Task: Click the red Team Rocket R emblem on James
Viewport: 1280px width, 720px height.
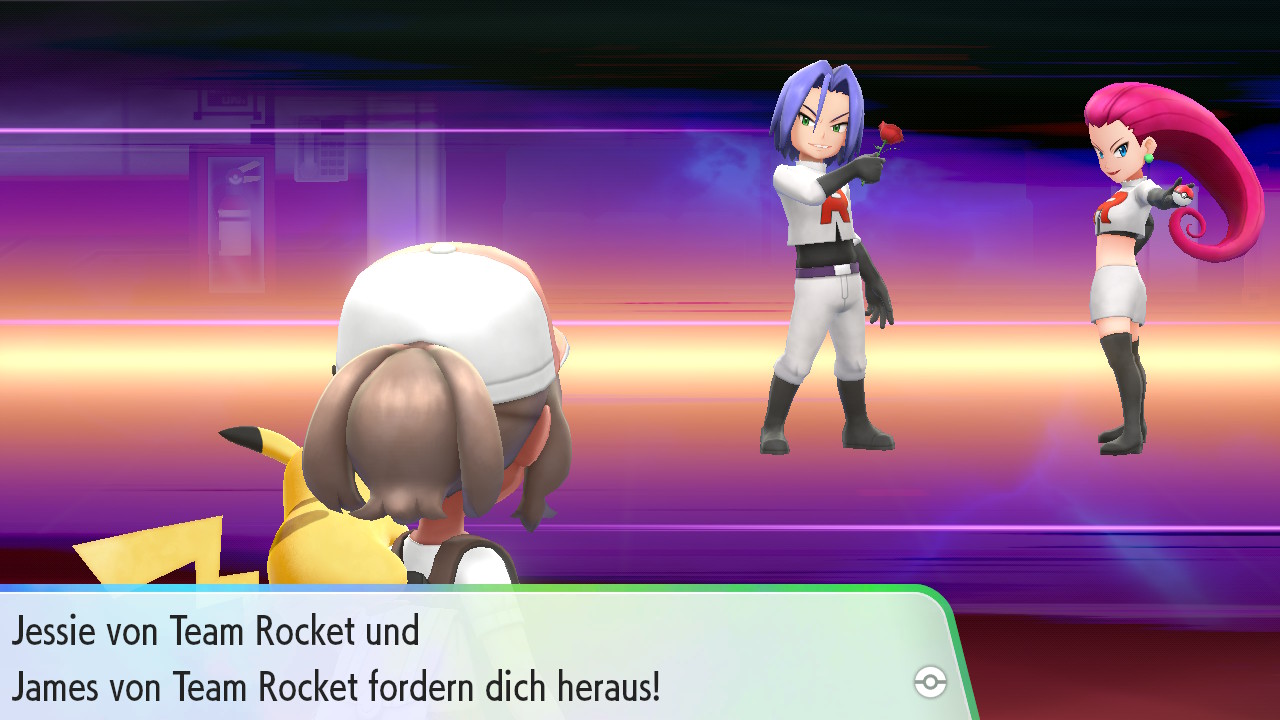Action: pos(836,208)
